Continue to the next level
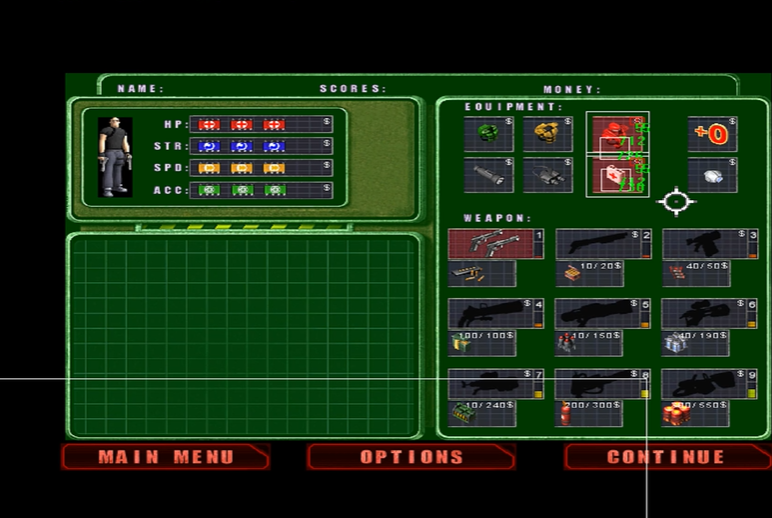The height and width of the screenshot is (518, 772). [x=665, y=457]
